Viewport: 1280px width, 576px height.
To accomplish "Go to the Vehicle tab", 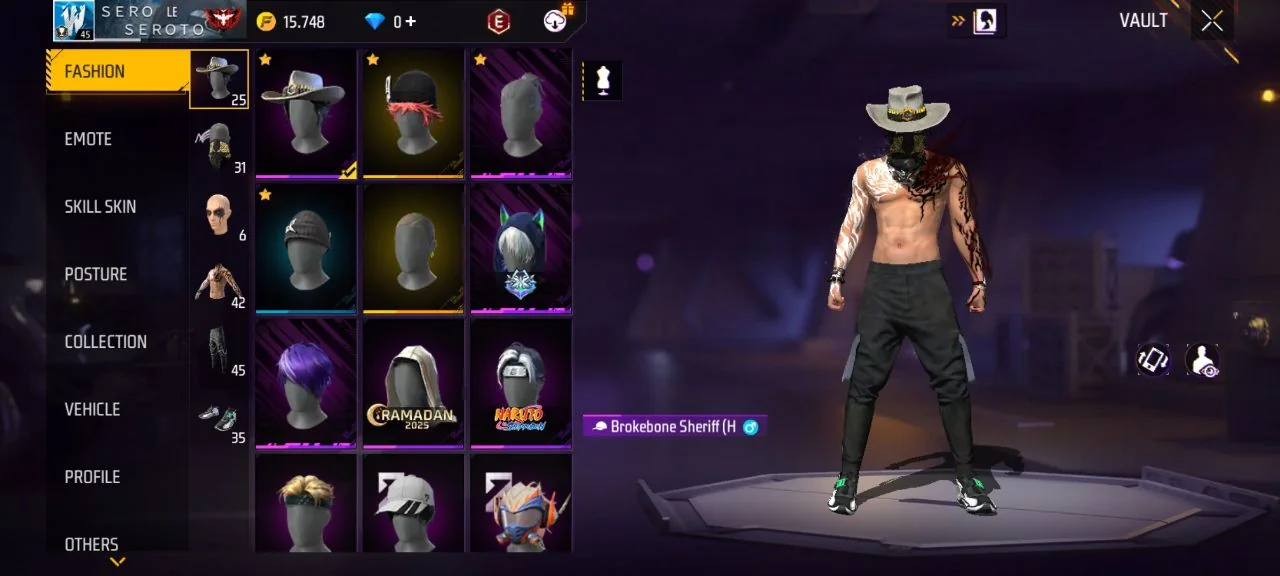I will (x=92, y=409).
